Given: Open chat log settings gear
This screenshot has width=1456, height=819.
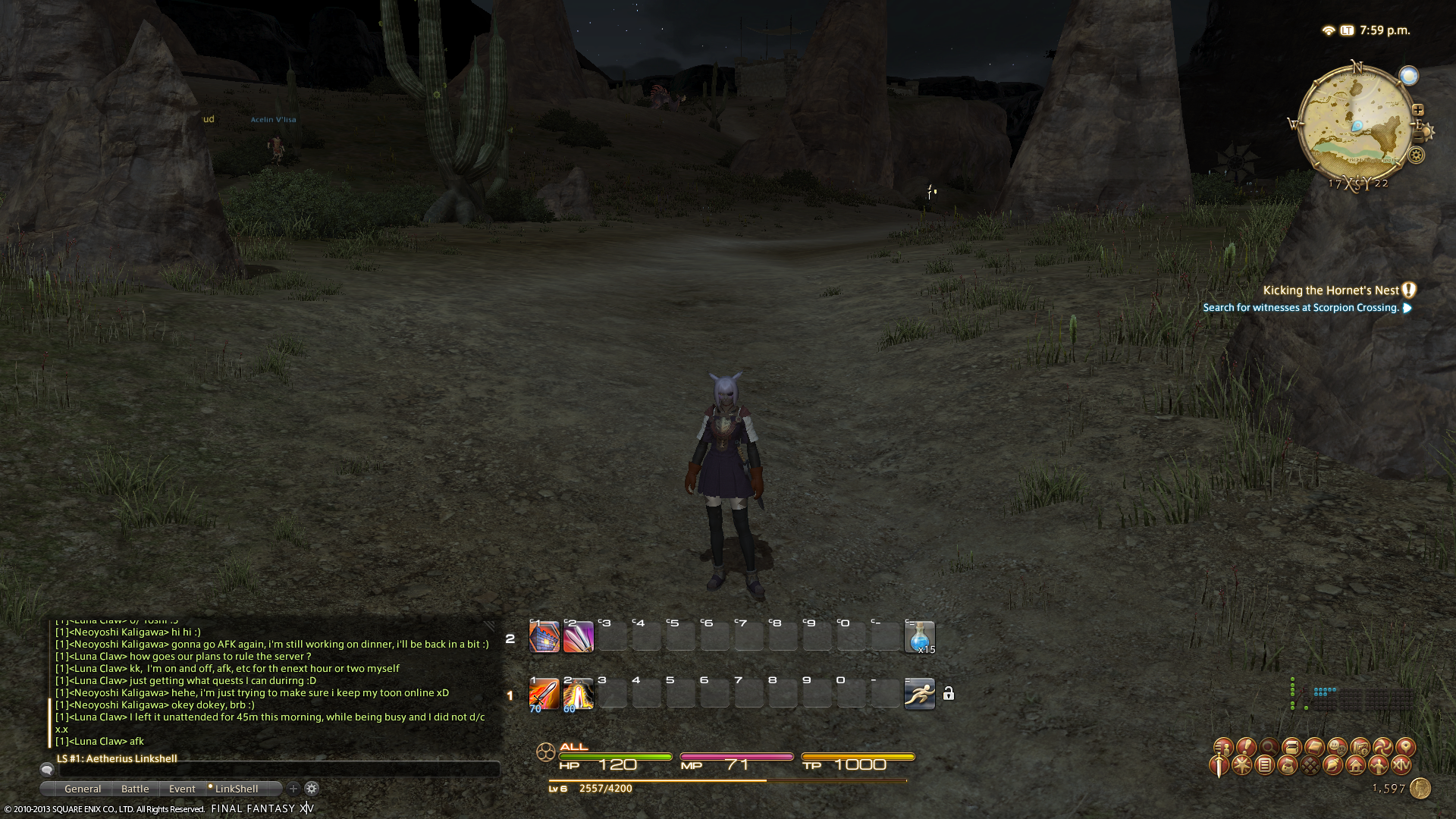Looking at the screenshot, I should (x=312, y=789).
